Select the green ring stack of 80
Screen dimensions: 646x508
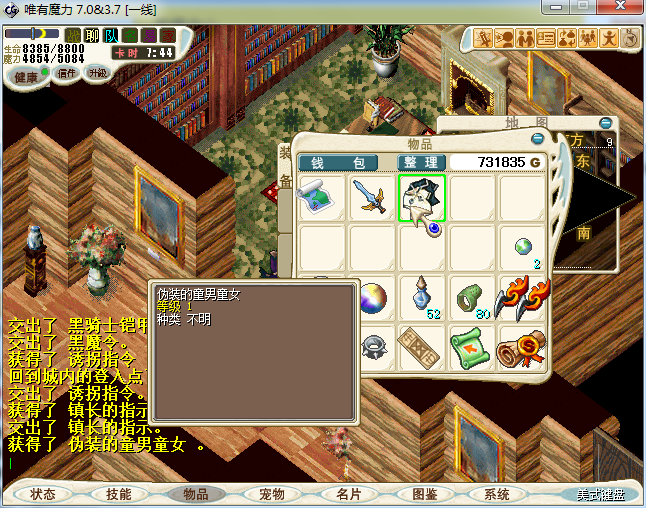tap(473, 298)
